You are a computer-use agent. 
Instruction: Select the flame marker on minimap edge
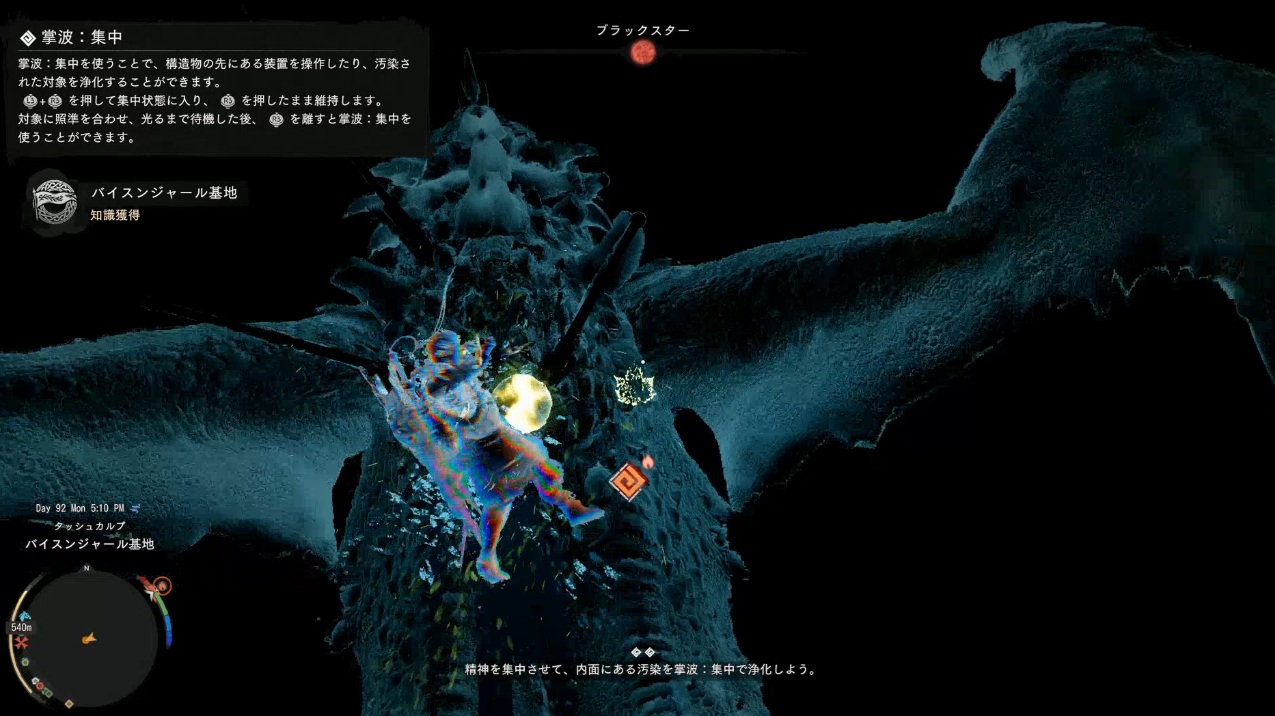[162, 586]
